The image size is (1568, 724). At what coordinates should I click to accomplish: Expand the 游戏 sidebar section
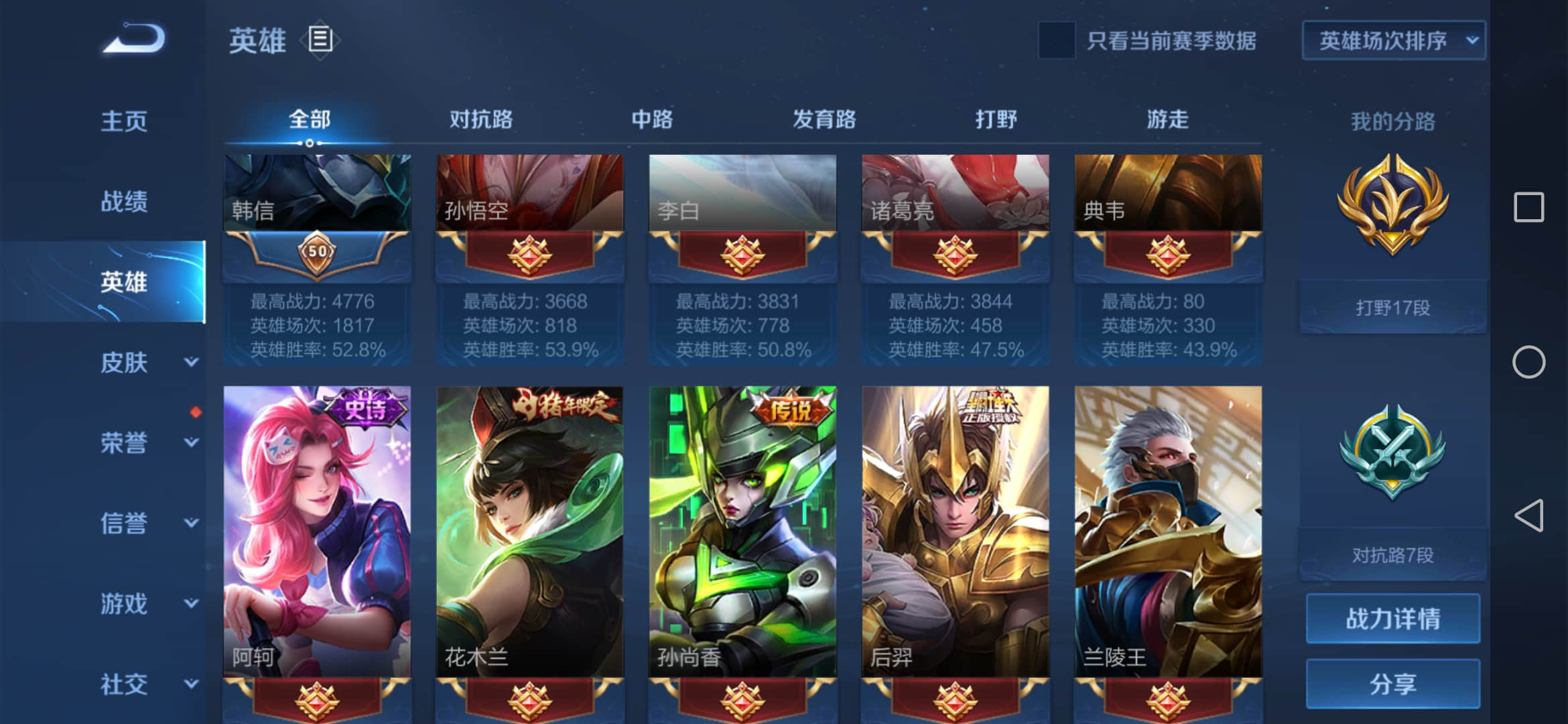point(124,603)
